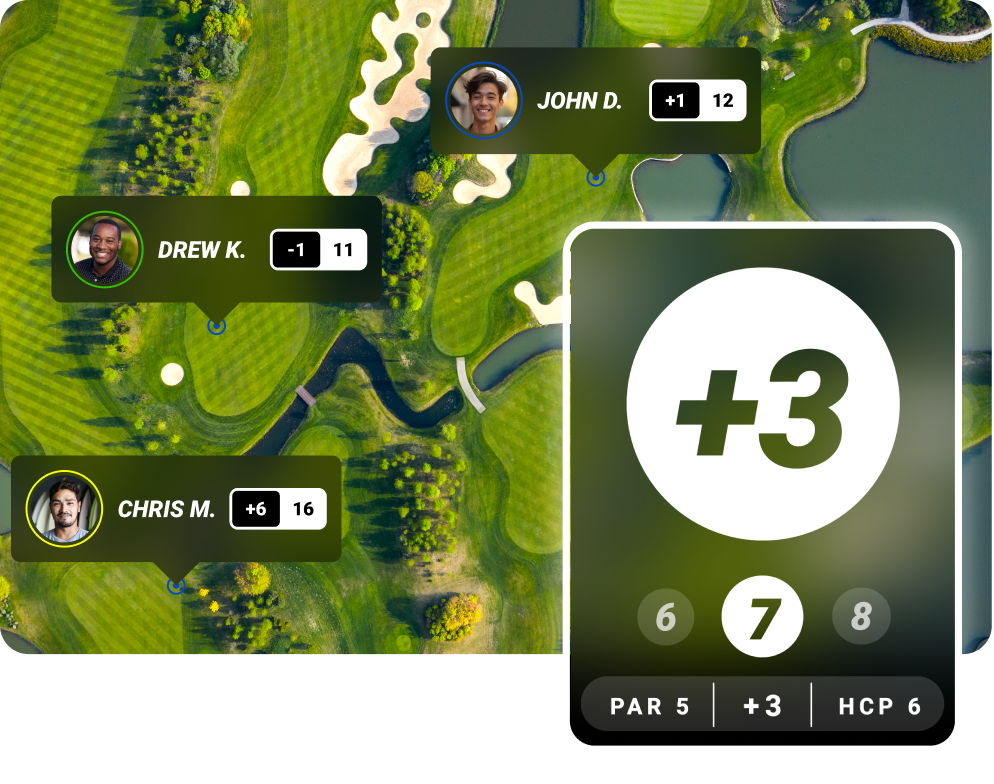Image resolution: width=994 pixels, height=784 pixels.
Task: Click John D.'s profile photo
Action: 484,100
